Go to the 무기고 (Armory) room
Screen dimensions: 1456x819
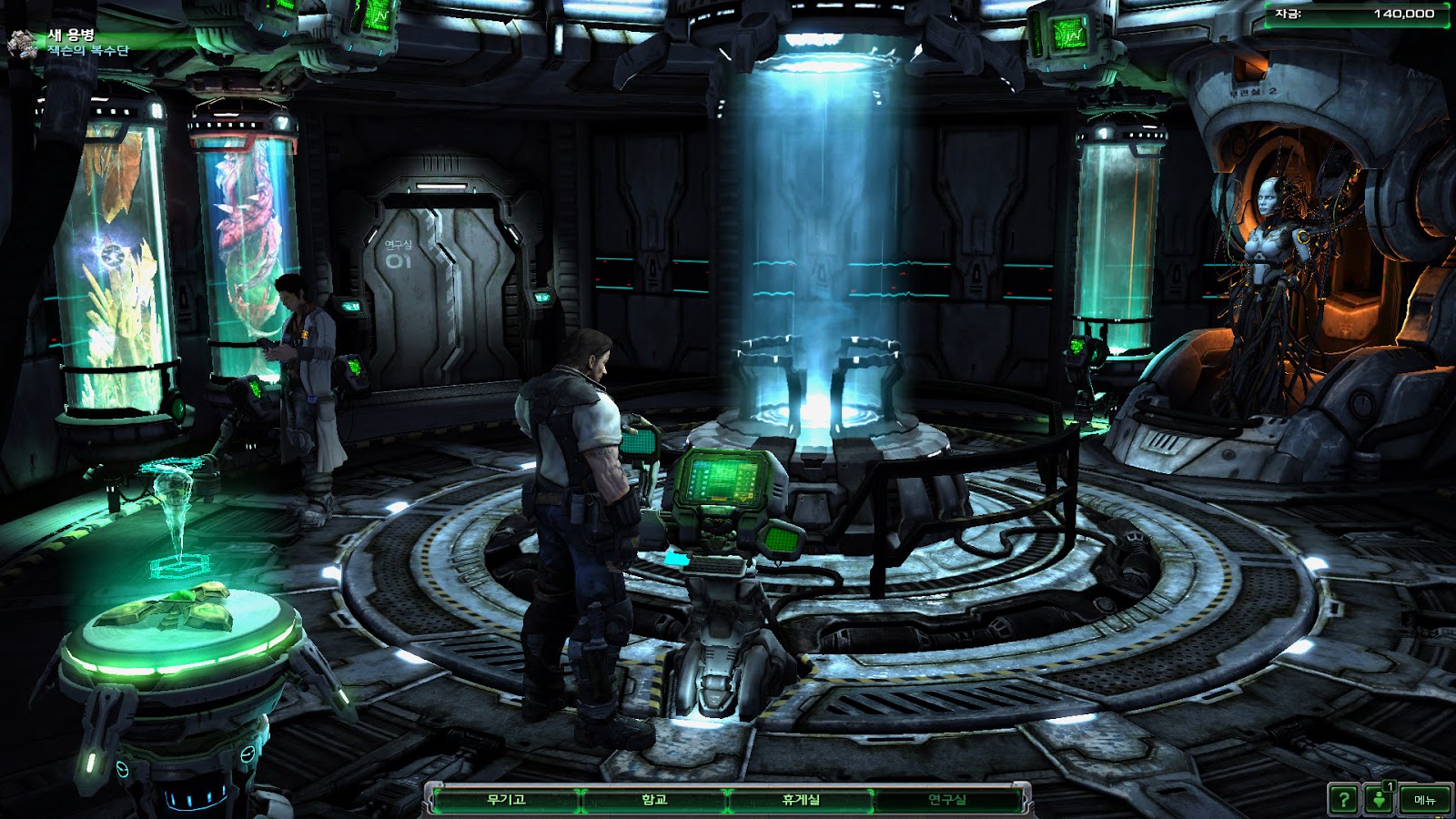click(506, 800)
